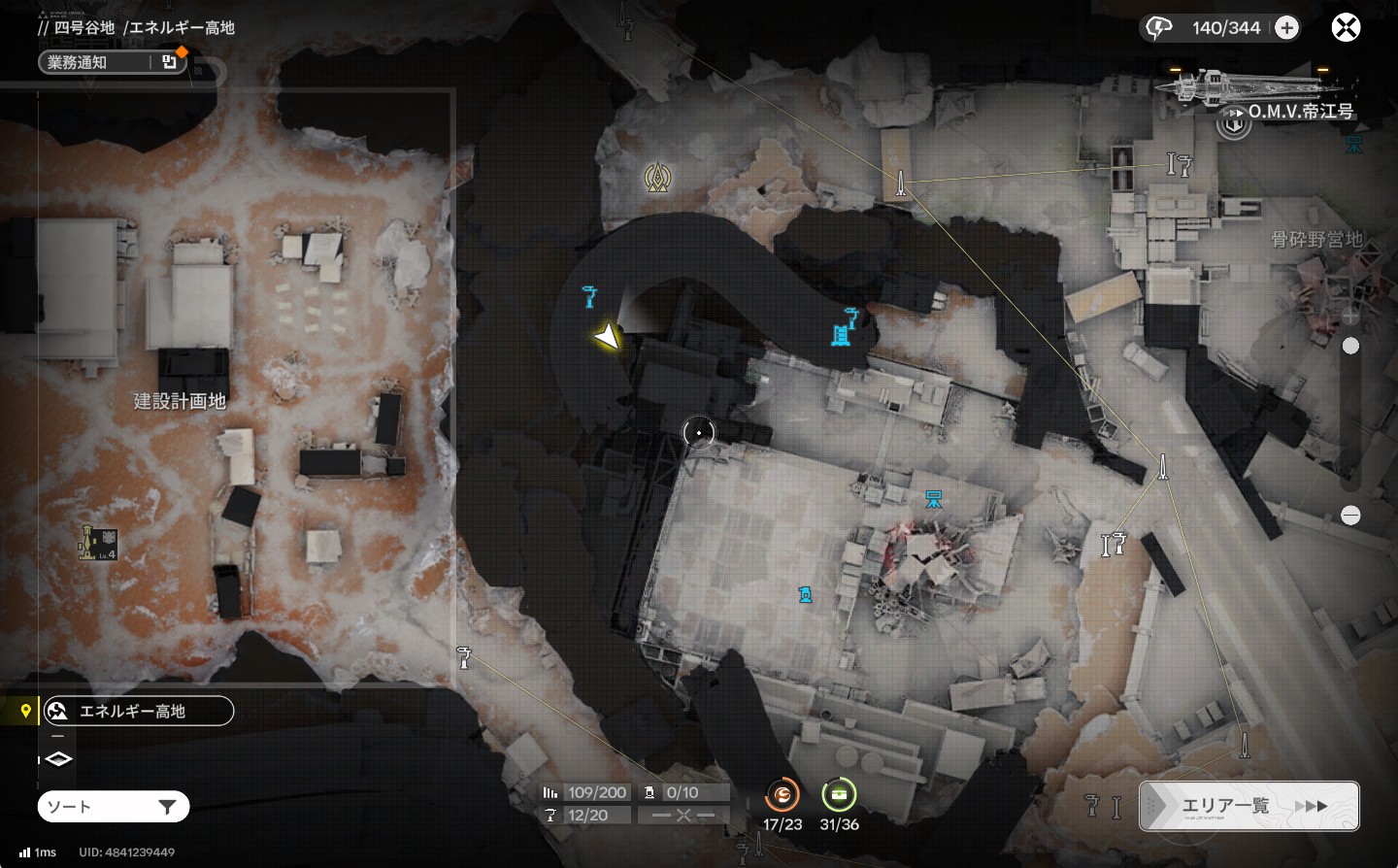
Task: Select the yellow teleport point marker
Action: point(658,178)
